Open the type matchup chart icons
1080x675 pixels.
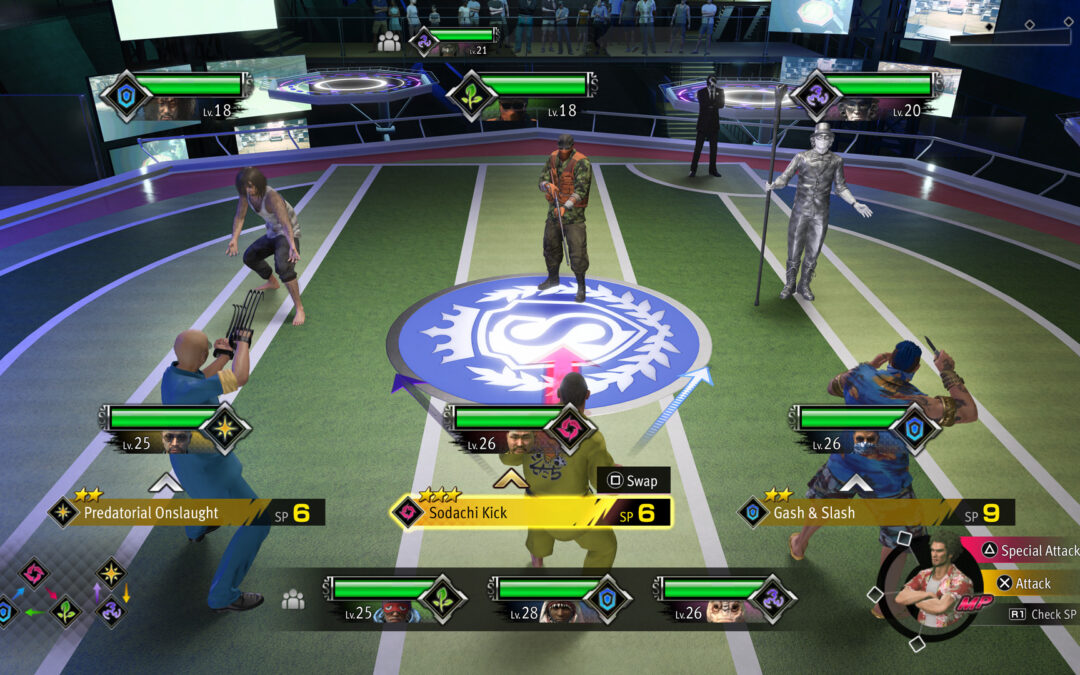[x=65, y=592]
